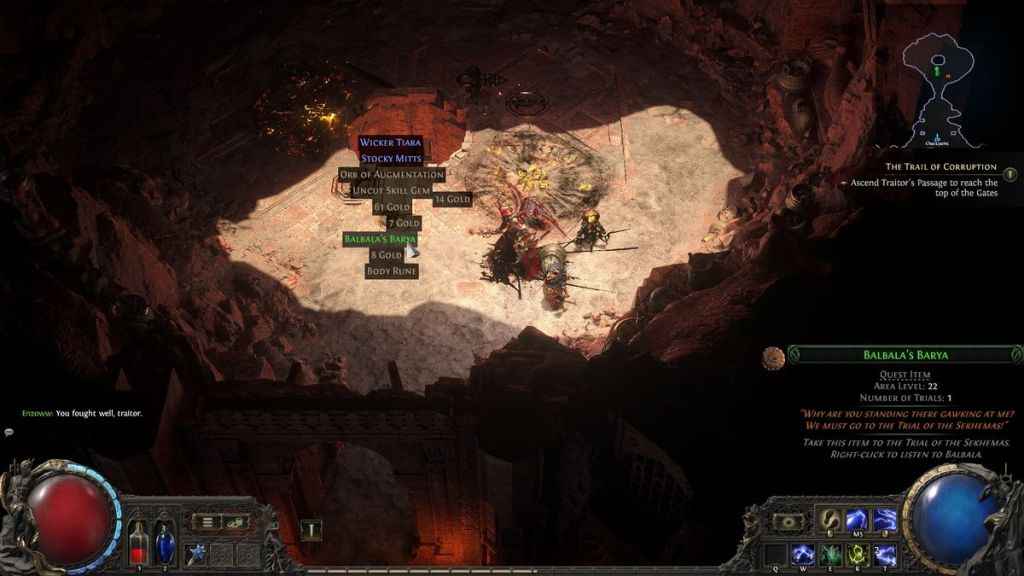Loot the 14 Gold label

pyautogui.click(x=452, y=199)
